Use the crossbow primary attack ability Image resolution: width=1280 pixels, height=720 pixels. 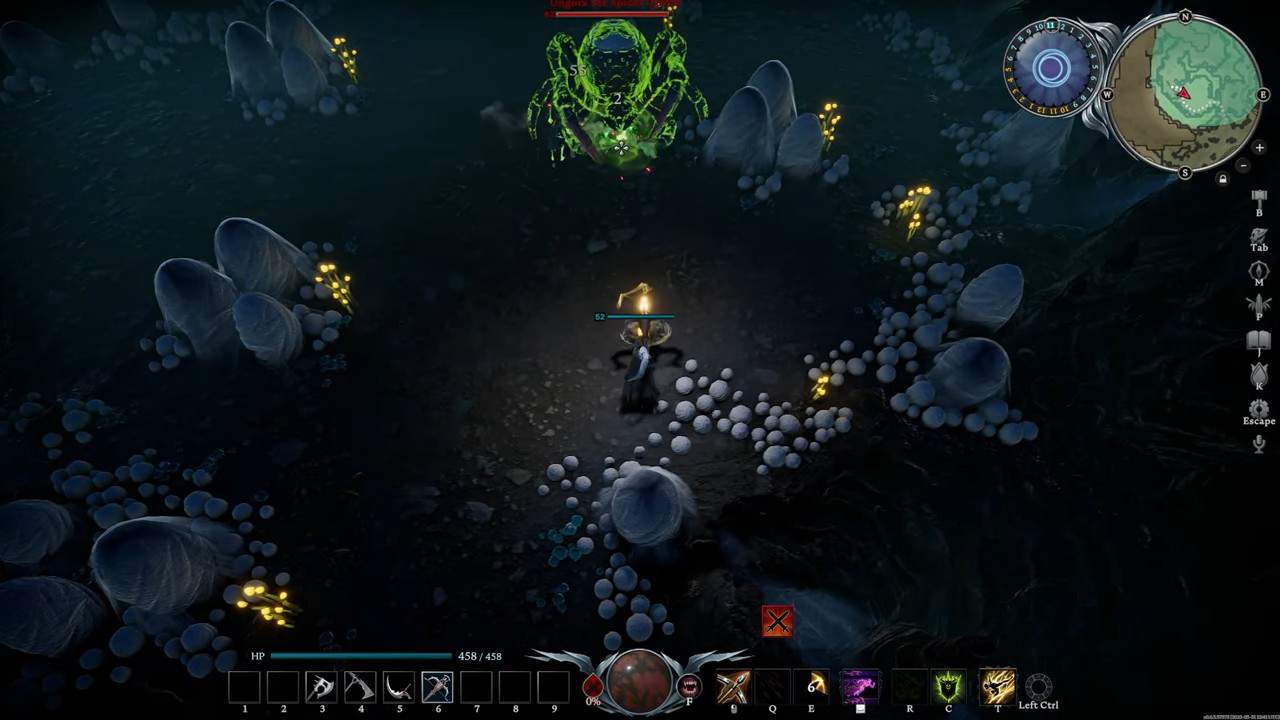click(733, 687)
